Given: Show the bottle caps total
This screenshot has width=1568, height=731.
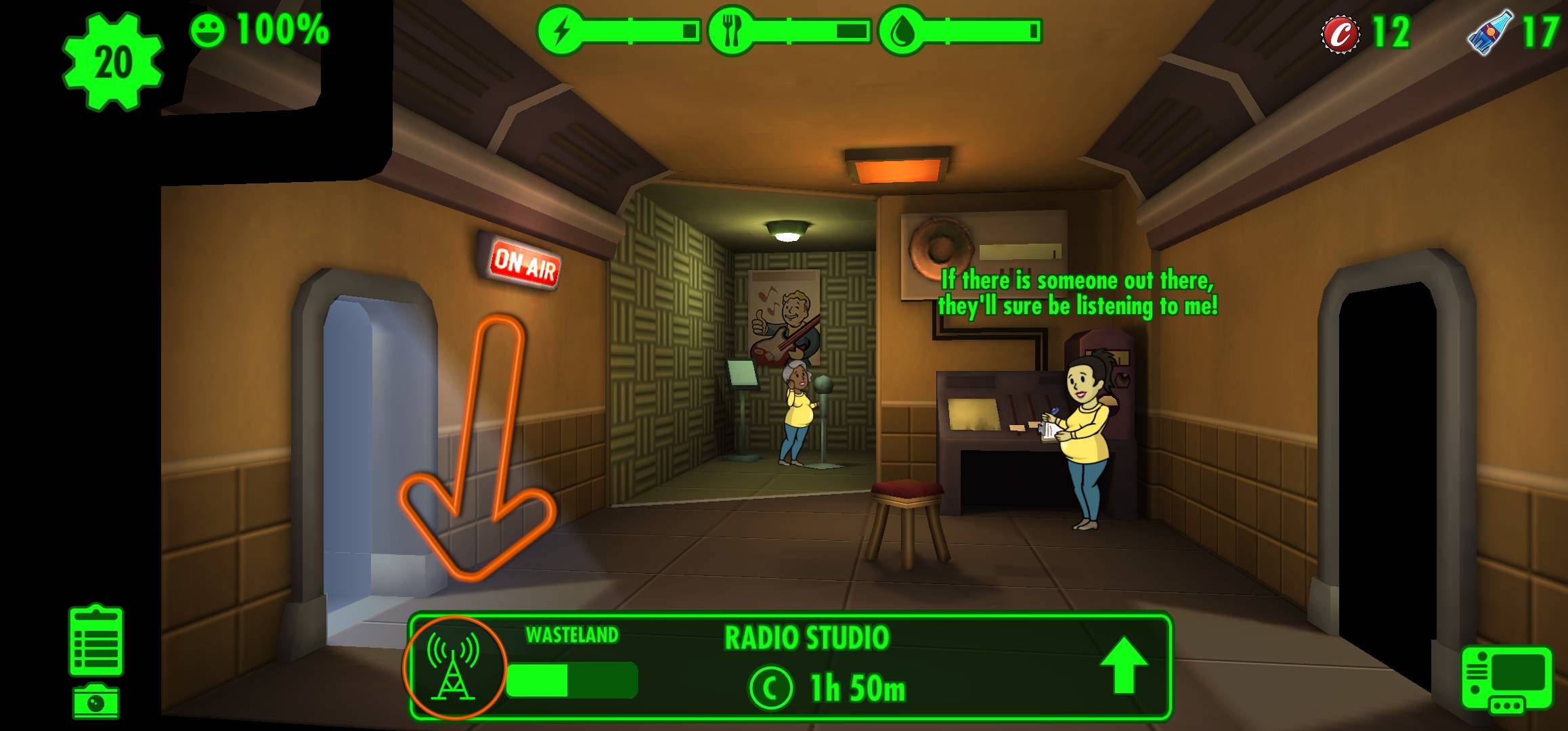Looking at the screenshot, I should 1341,32.
